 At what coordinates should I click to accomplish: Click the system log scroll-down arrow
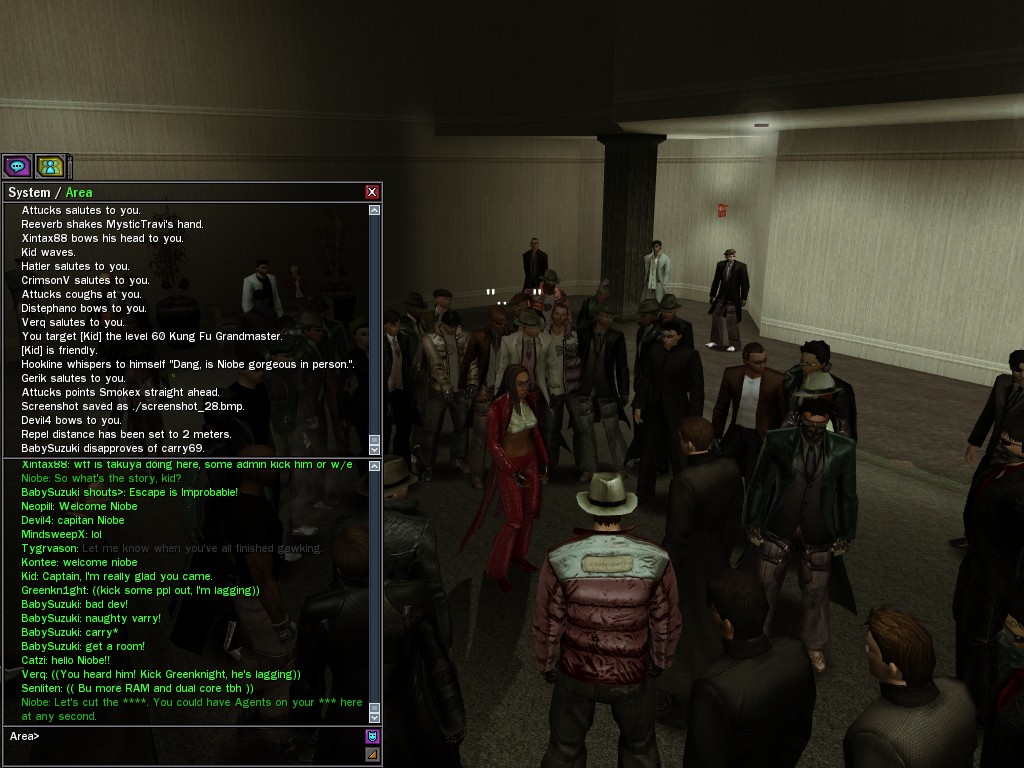coord(375,450)
